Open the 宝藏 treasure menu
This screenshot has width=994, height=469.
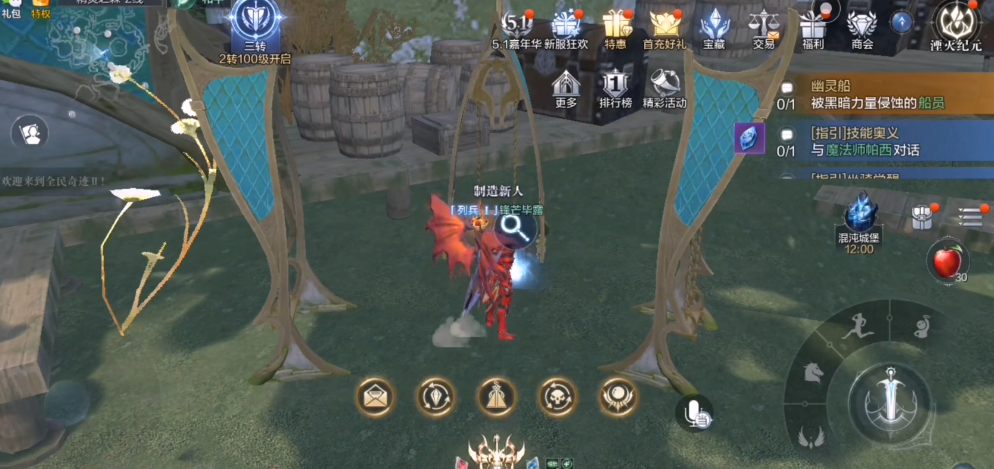(714, 24)
